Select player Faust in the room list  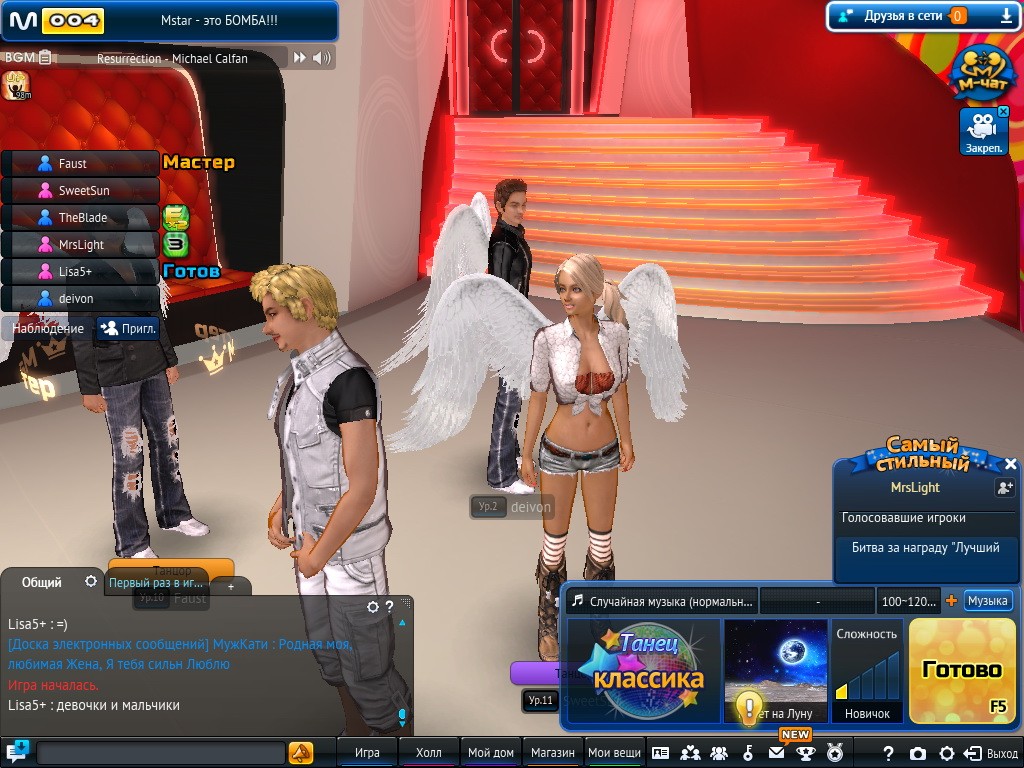80,163
